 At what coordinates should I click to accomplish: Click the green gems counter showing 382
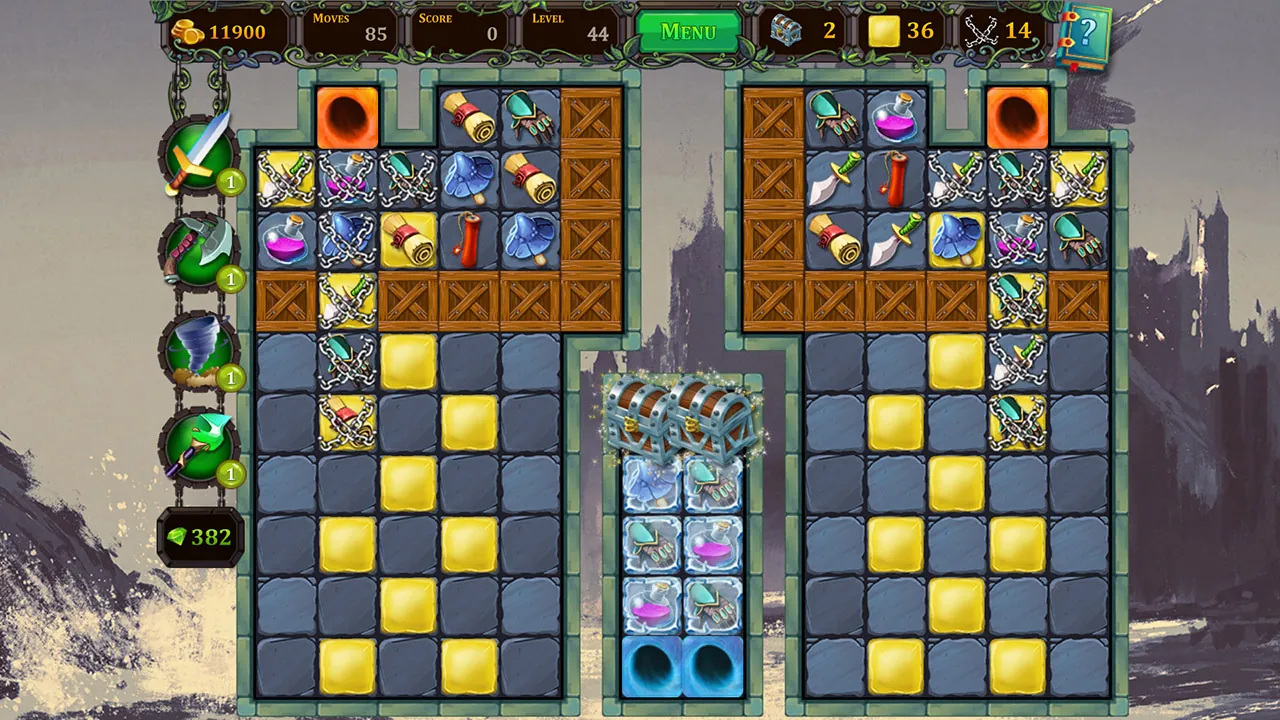click(x=198, y=537)
